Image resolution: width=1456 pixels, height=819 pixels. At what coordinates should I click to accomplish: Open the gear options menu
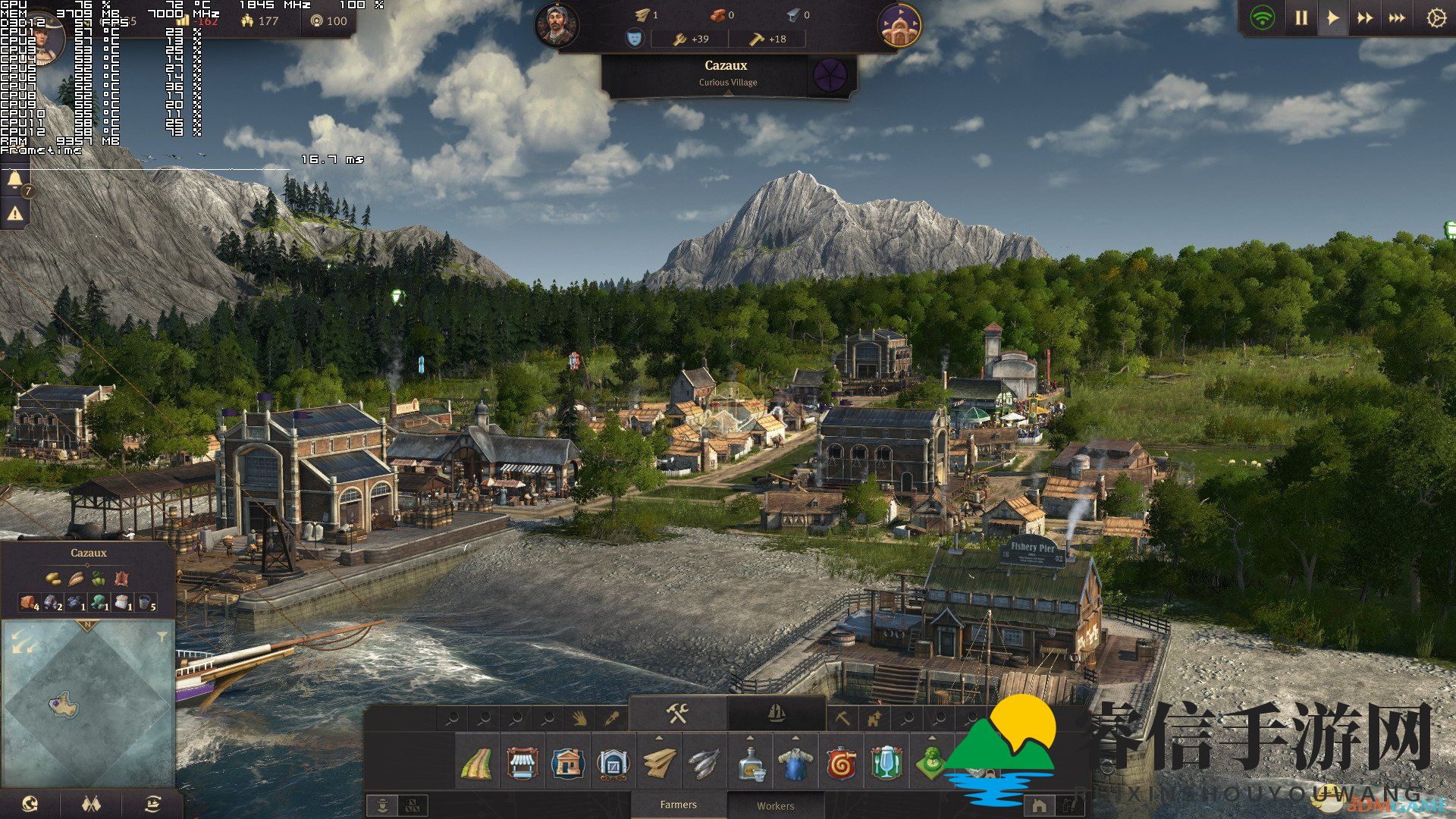pyautogui.click(x=1436, y=18)
